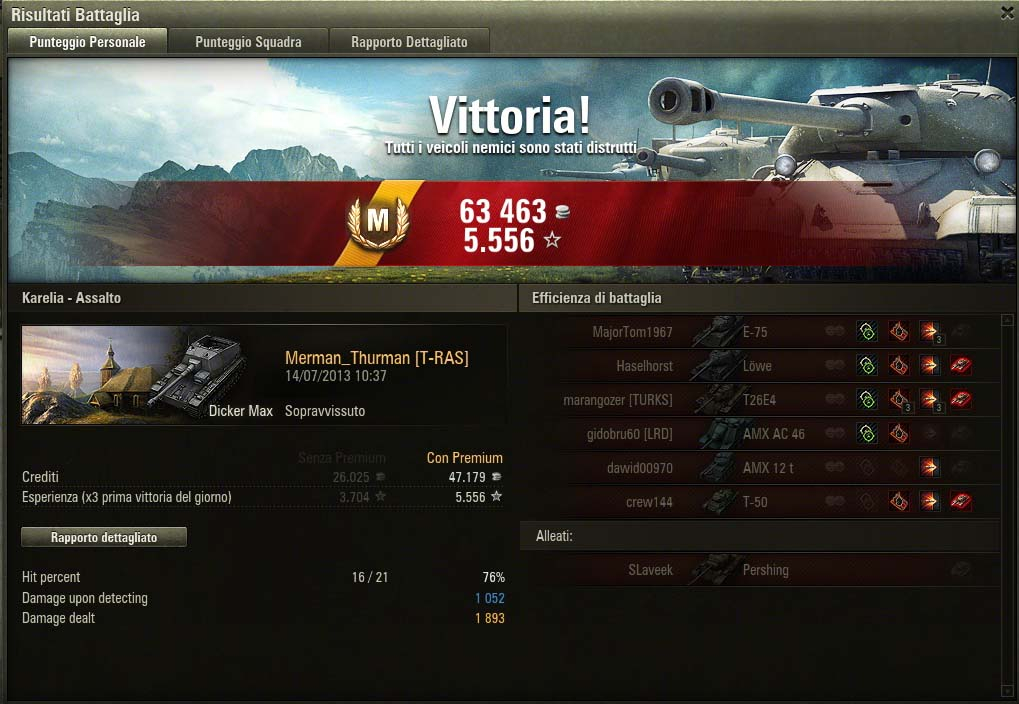Image resolution: width=1019 pixels, height=704 pixels.
Task: Open the Punteggio Squadra tab
Action: click(248, 42)
